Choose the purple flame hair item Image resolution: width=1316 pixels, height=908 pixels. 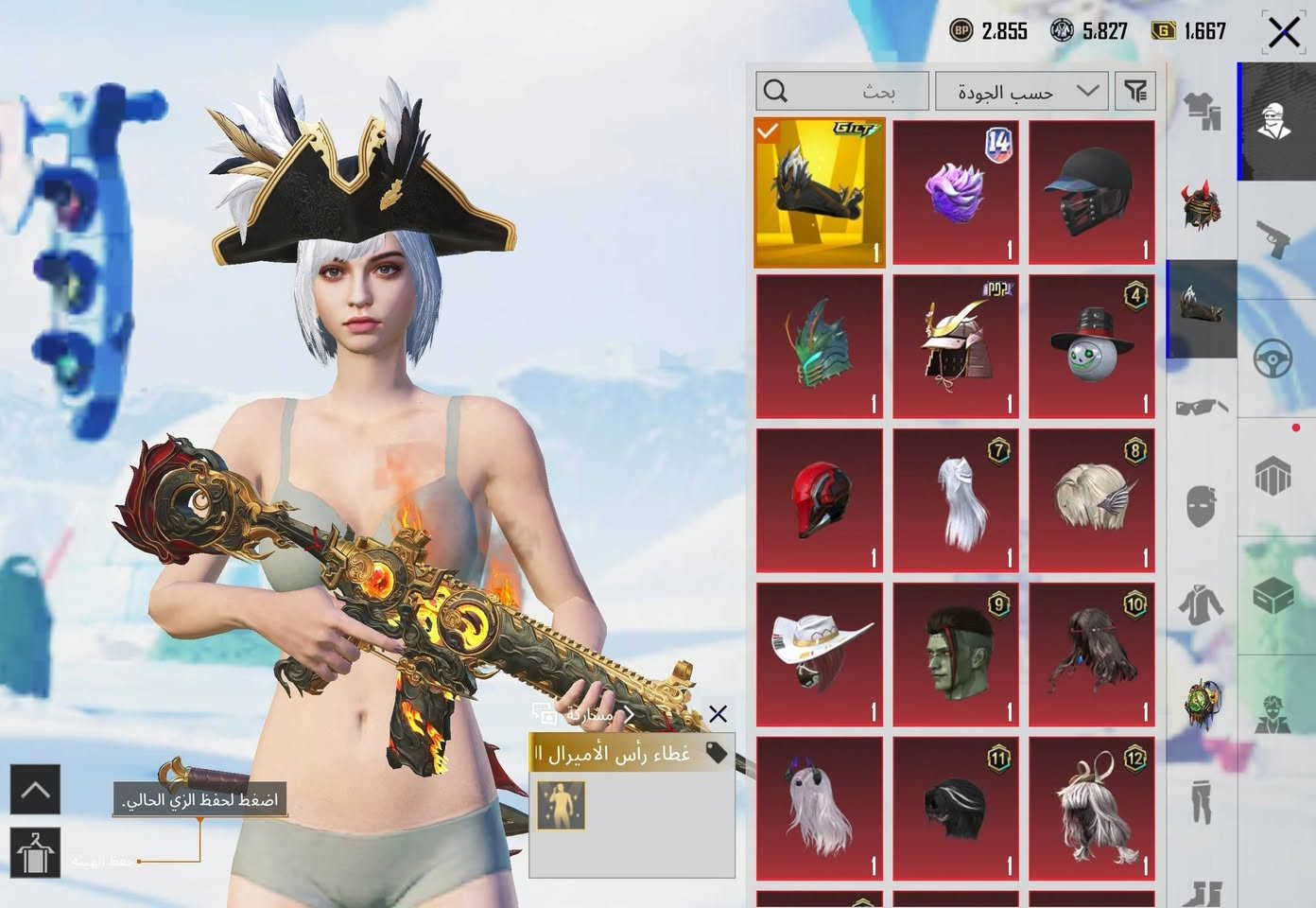click(x=956, y=193)
